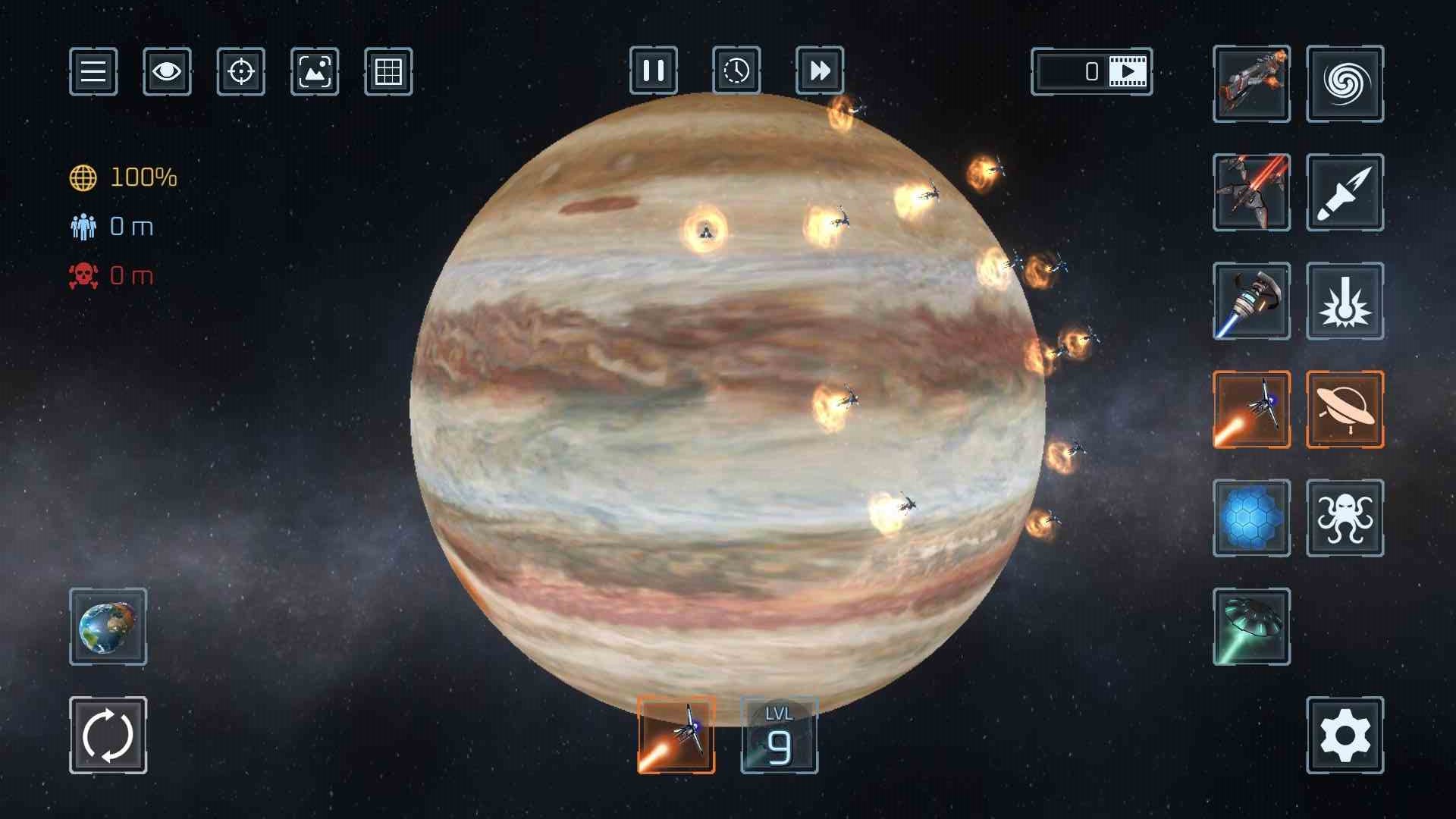Pause the simulation

coord(654,72)
